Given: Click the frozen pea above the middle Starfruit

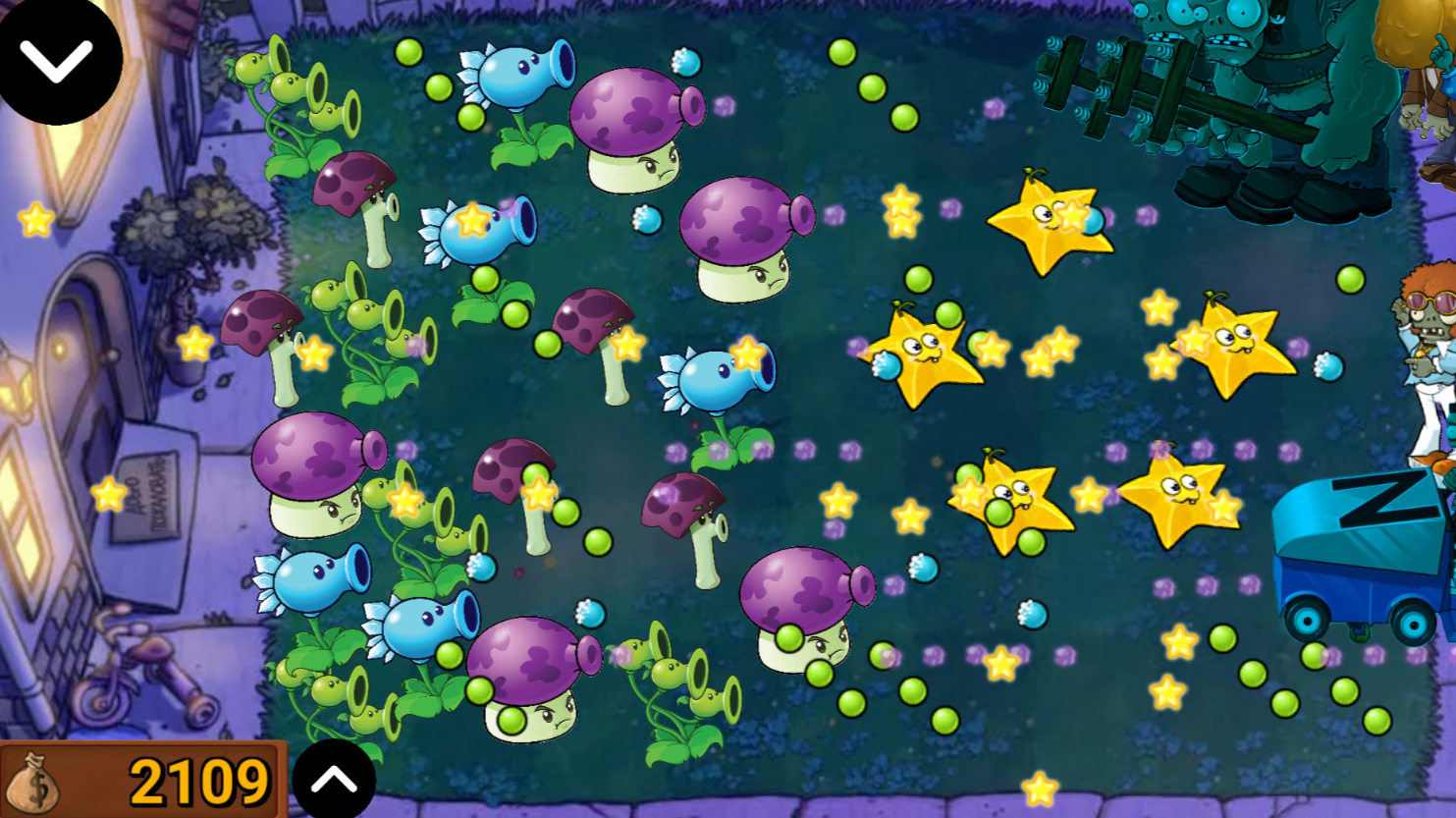Looking at the screenshot, I should (x=1088, y=224).
